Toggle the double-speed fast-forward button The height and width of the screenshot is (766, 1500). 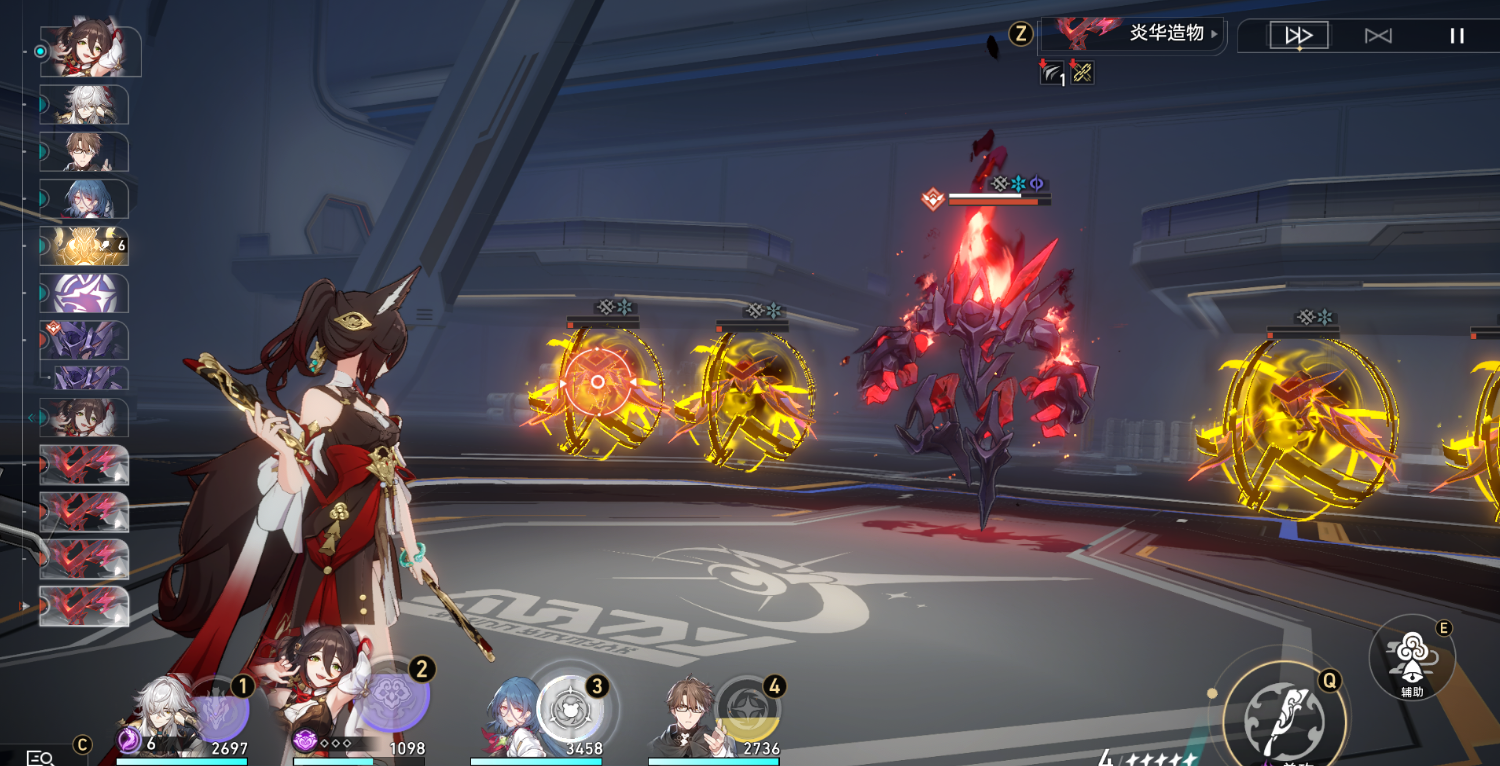click(1299, 36)
